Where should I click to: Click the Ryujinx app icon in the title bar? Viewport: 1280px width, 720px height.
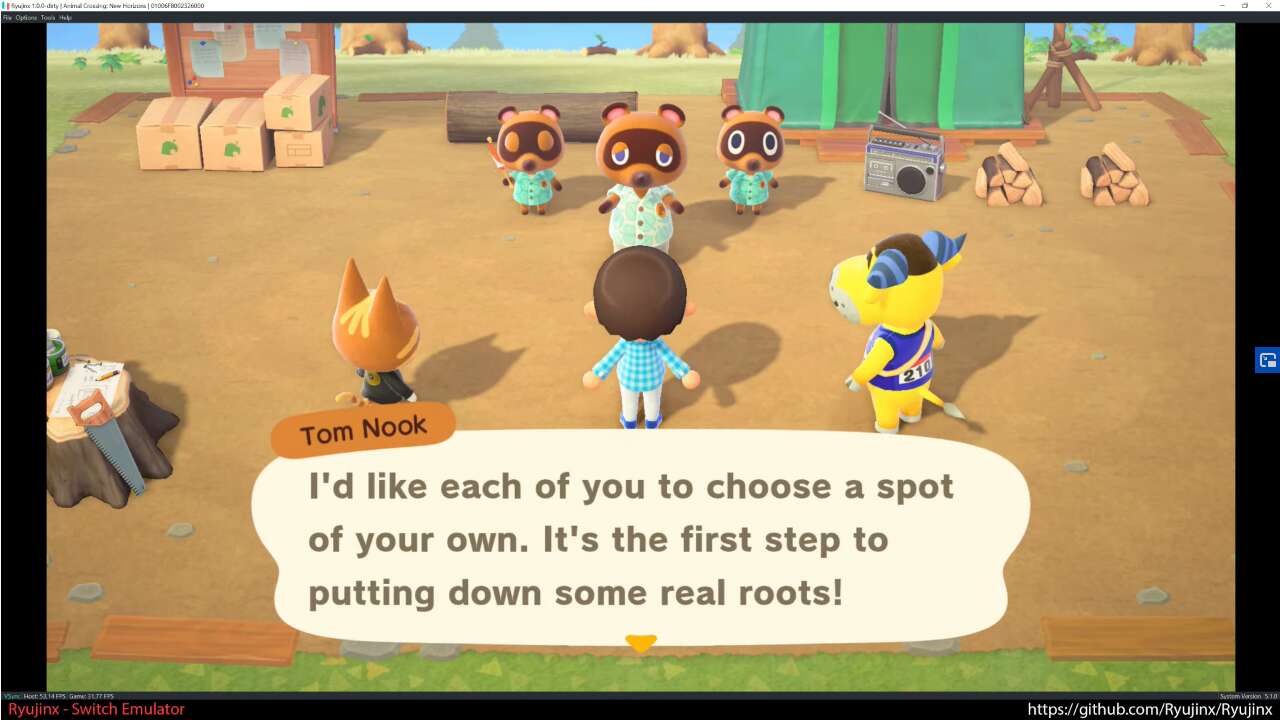click(x=6, y=5)
